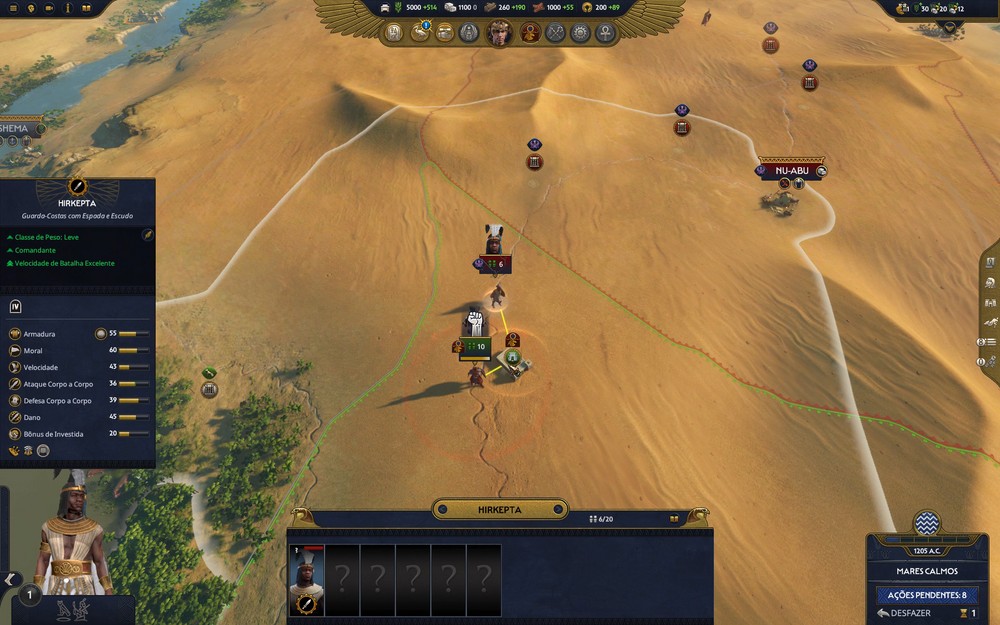The height and width of the screenshot is (625, 1000).
Task: Open the chariot menu icon
Action: (x=445, y=33)
